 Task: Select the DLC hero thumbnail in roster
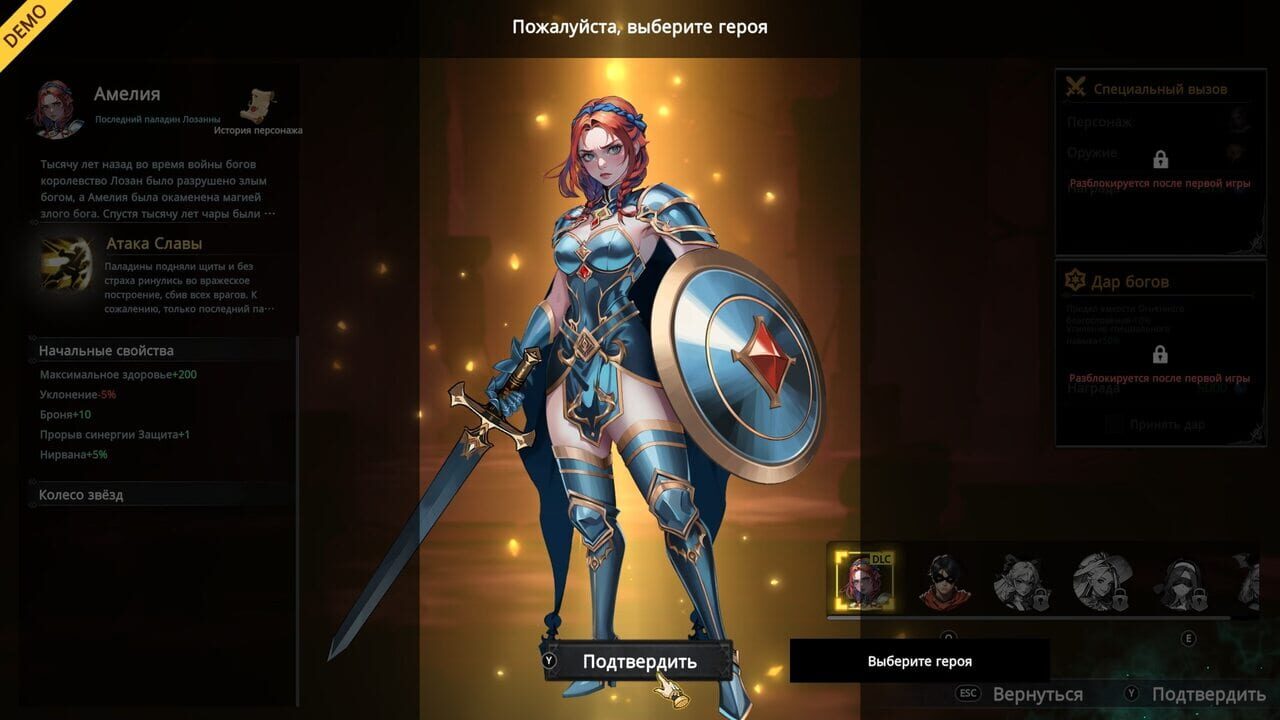pos(862,580)
